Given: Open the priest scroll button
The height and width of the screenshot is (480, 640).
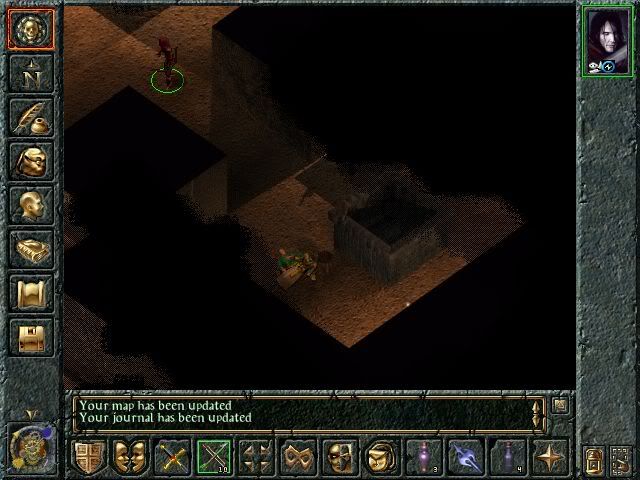Looking at the screenshot, I should click(x=30, y=292).
